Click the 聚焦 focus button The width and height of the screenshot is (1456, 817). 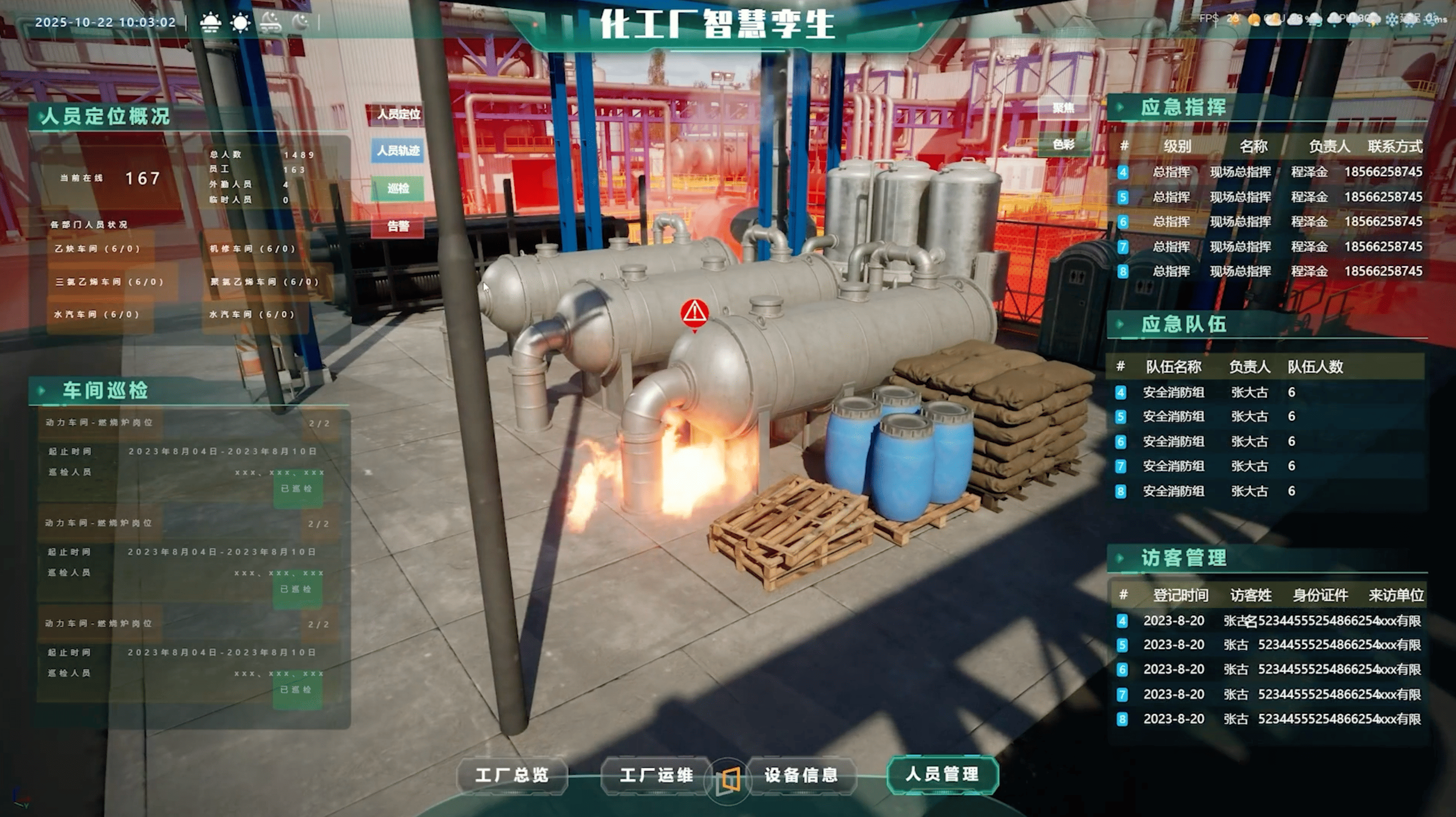[1063, 108]
